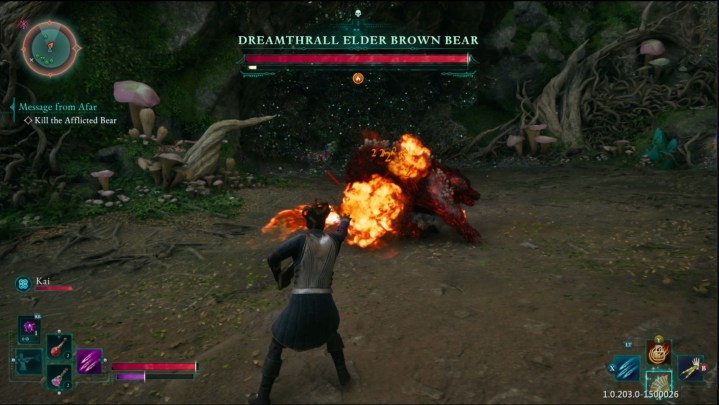Click Kai's party member emblem
719x405 pixels.
tap(21, 284)
